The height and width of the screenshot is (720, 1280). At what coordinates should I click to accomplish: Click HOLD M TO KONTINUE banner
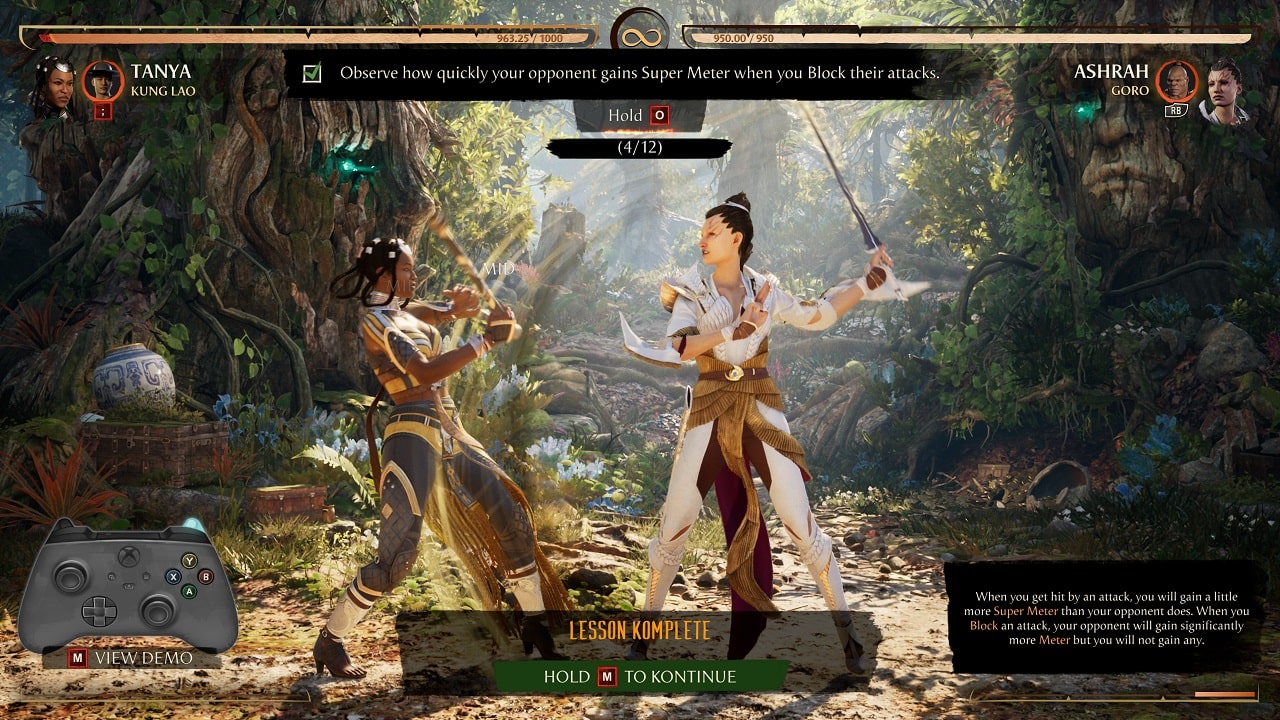click(640, 676)
